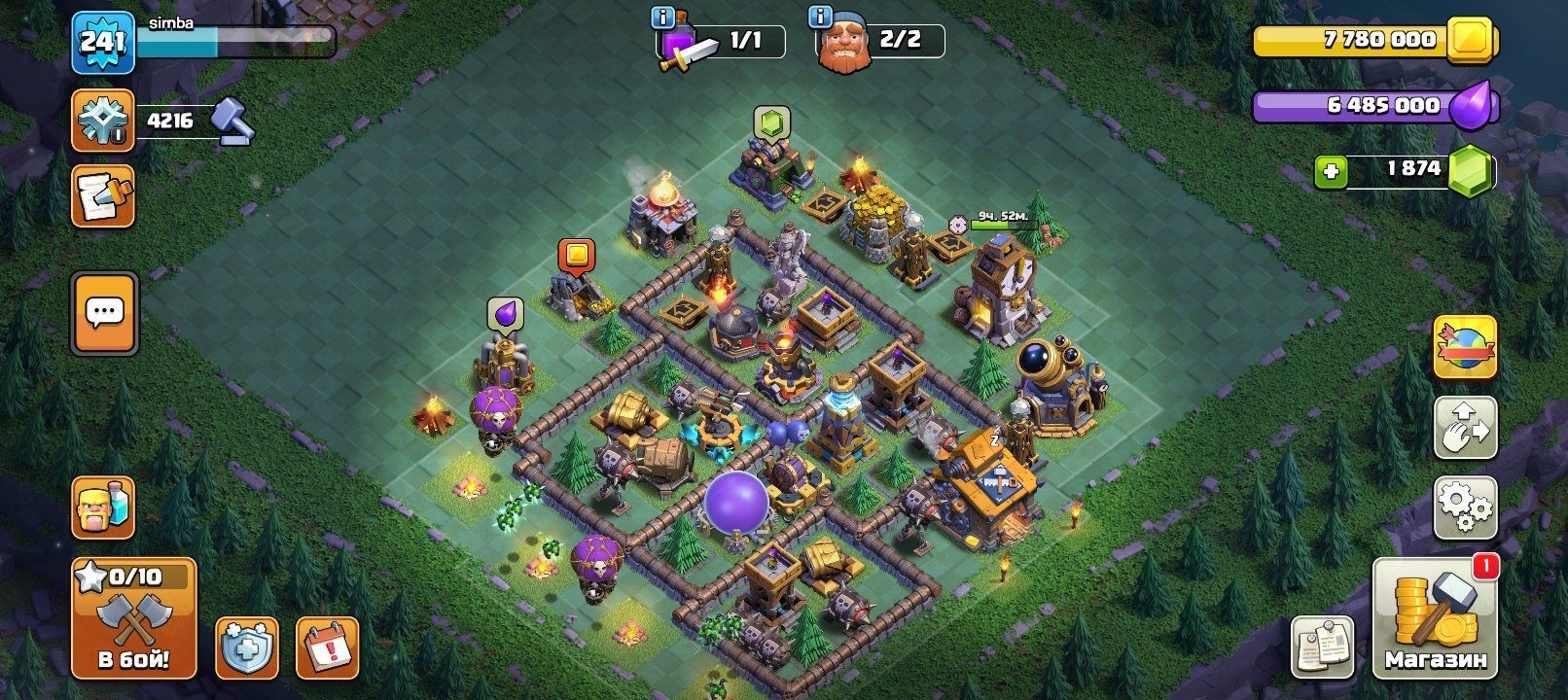This screenshot has height=700, width=1568.
Task: Open the battle log notes icon
Action: pyautogui.click(x=103, y=195)
